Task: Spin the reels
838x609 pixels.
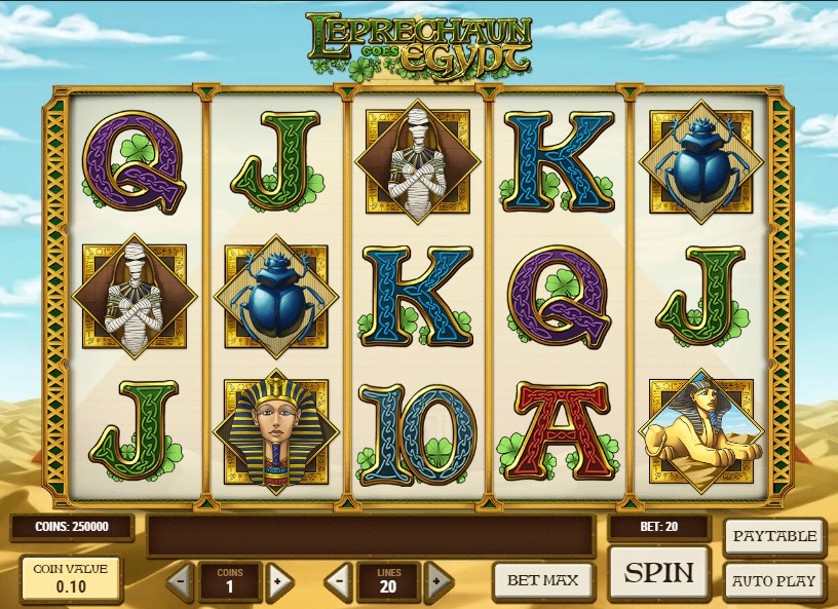Action: (x=659, y=573)
